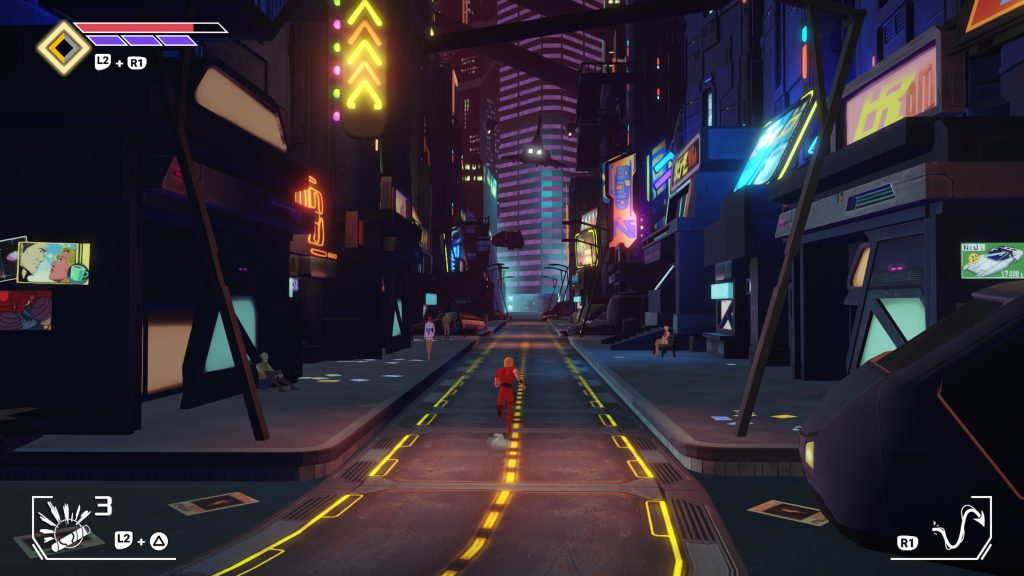
Task: Use the exploding cigar ability icon
Action: click(x=63, y=525)
